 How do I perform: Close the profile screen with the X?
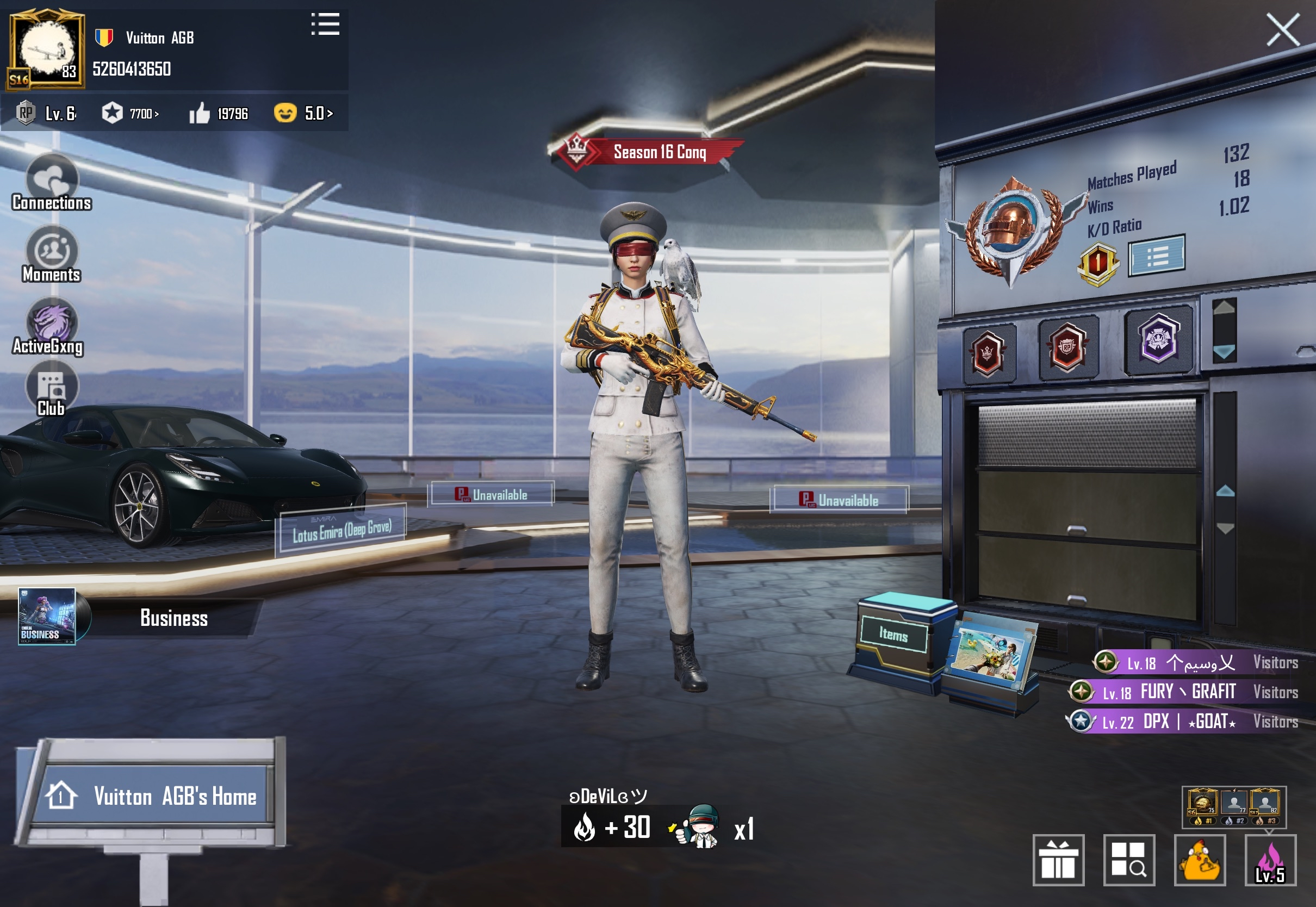[x=1282, y=30]
